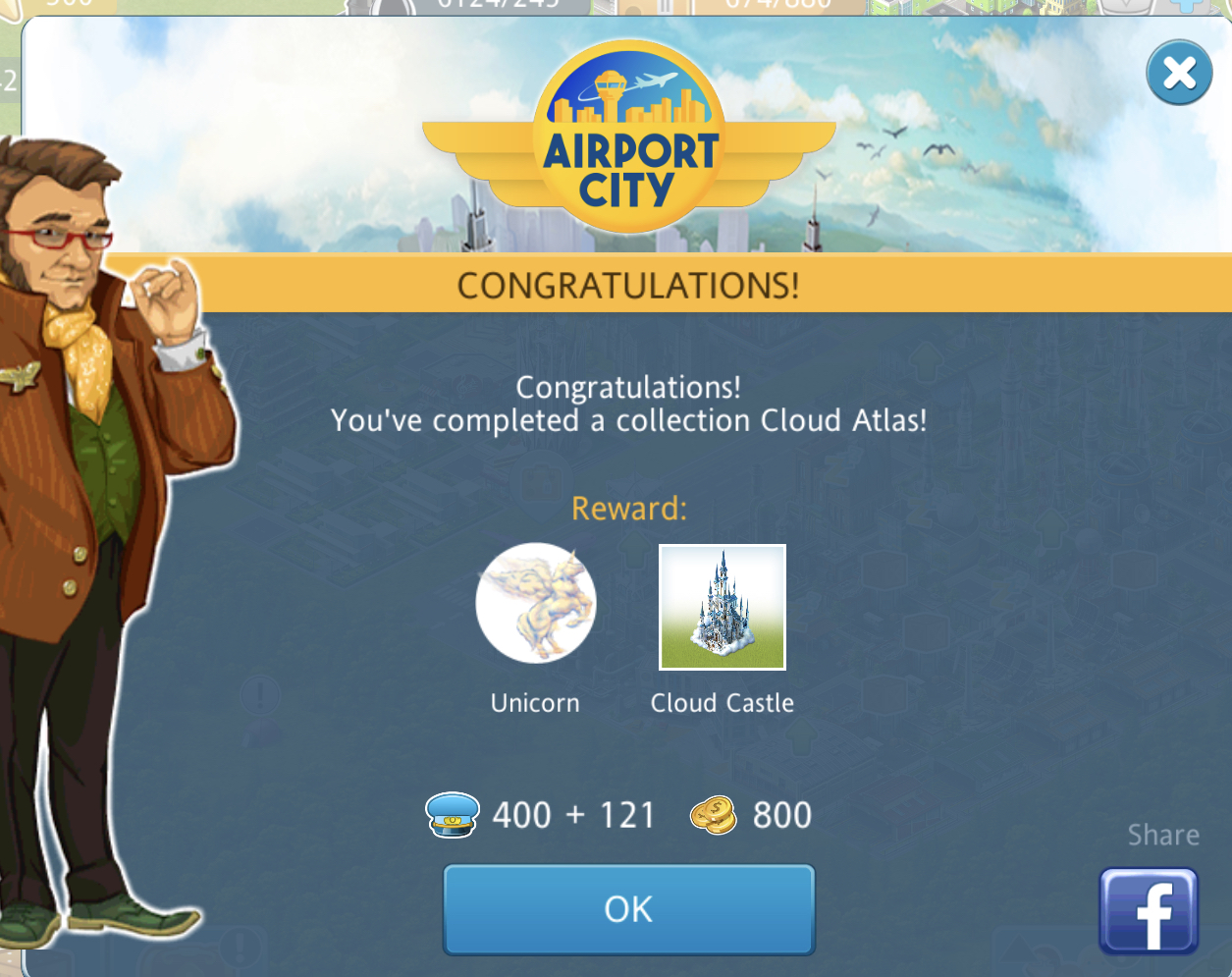Select the Cloud Castle reward thumbnail
1232x977 pixels.
tap(722, 607)
